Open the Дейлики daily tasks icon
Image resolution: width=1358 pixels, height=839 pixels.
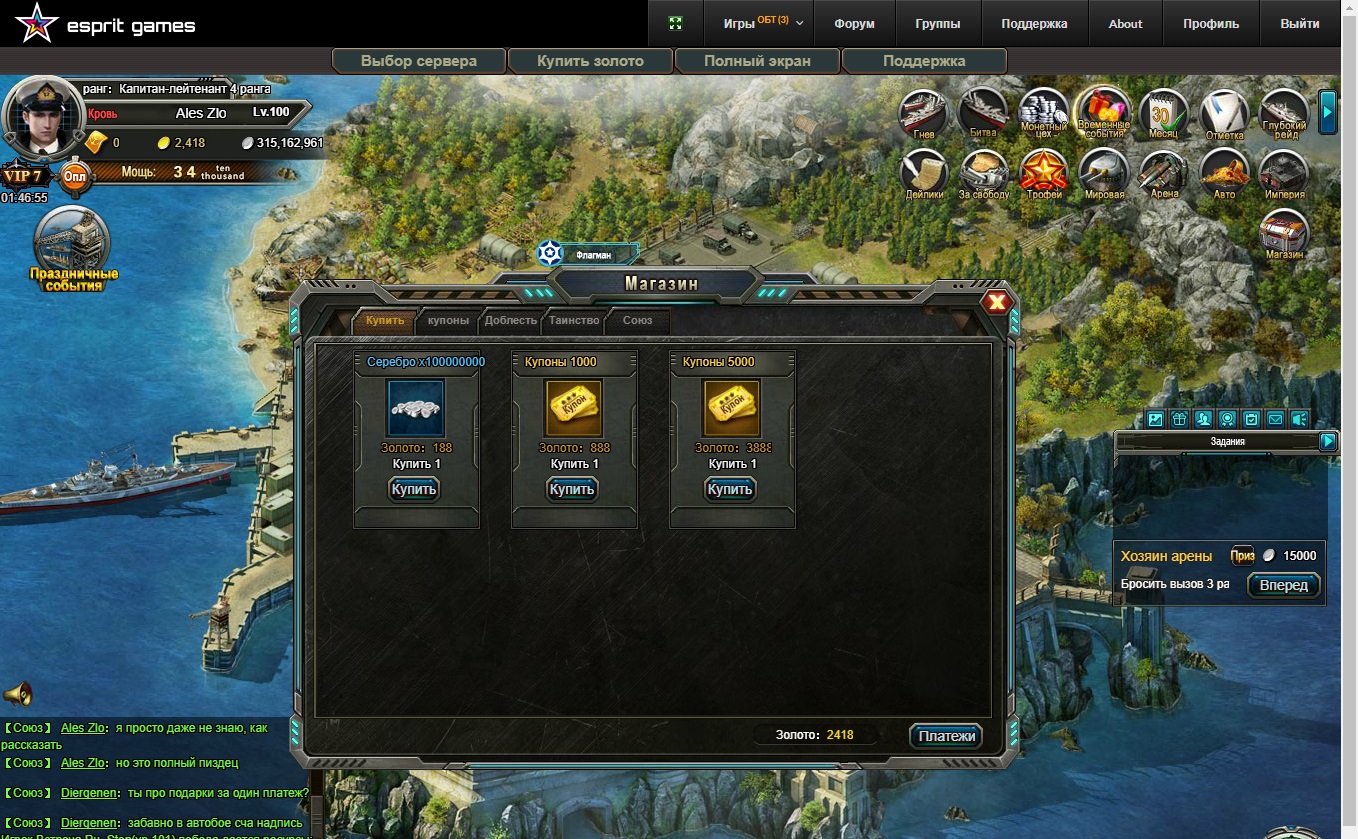click(925, 172)
